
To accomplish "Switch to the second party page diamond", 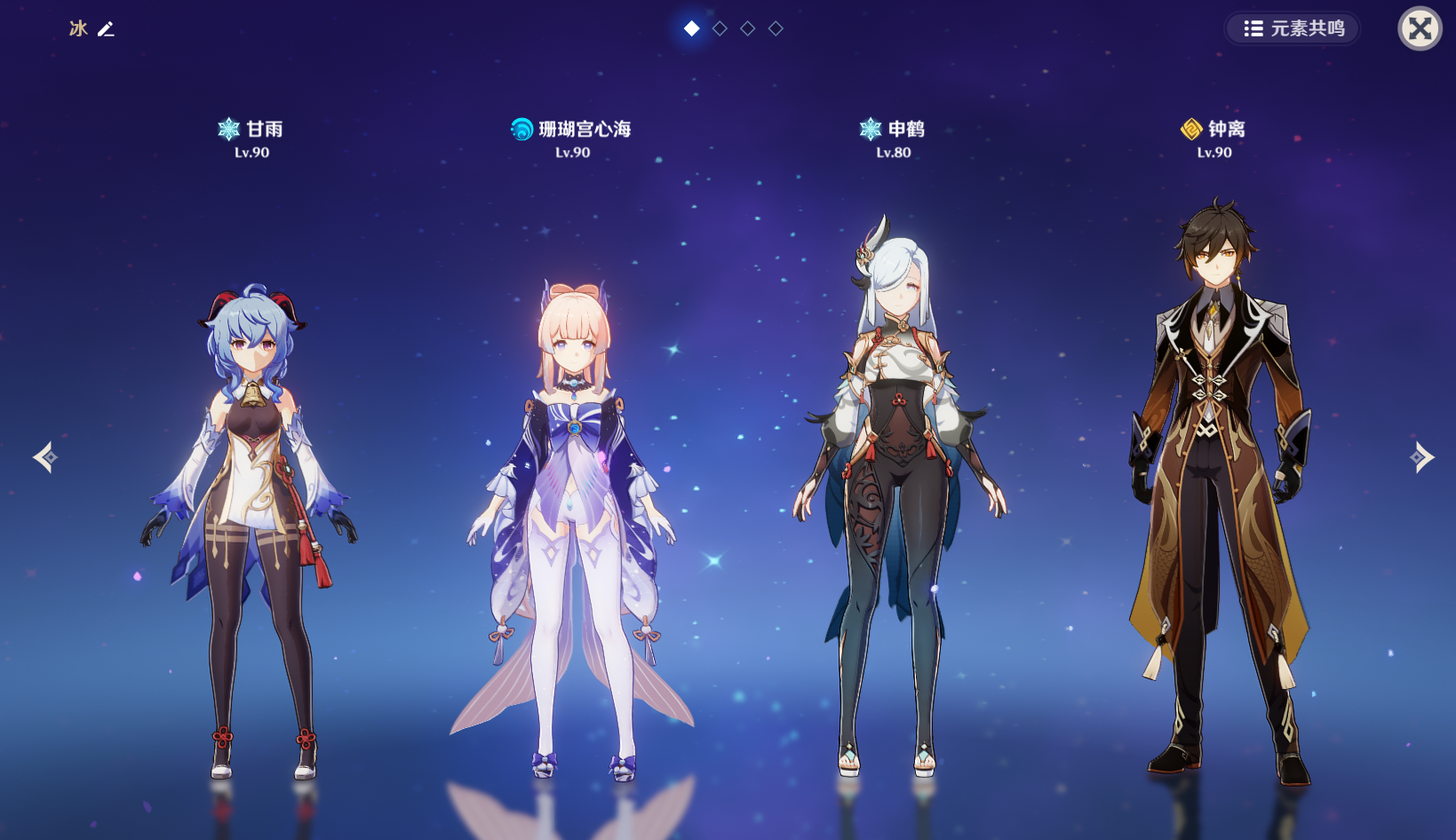I will click(720, 28).
